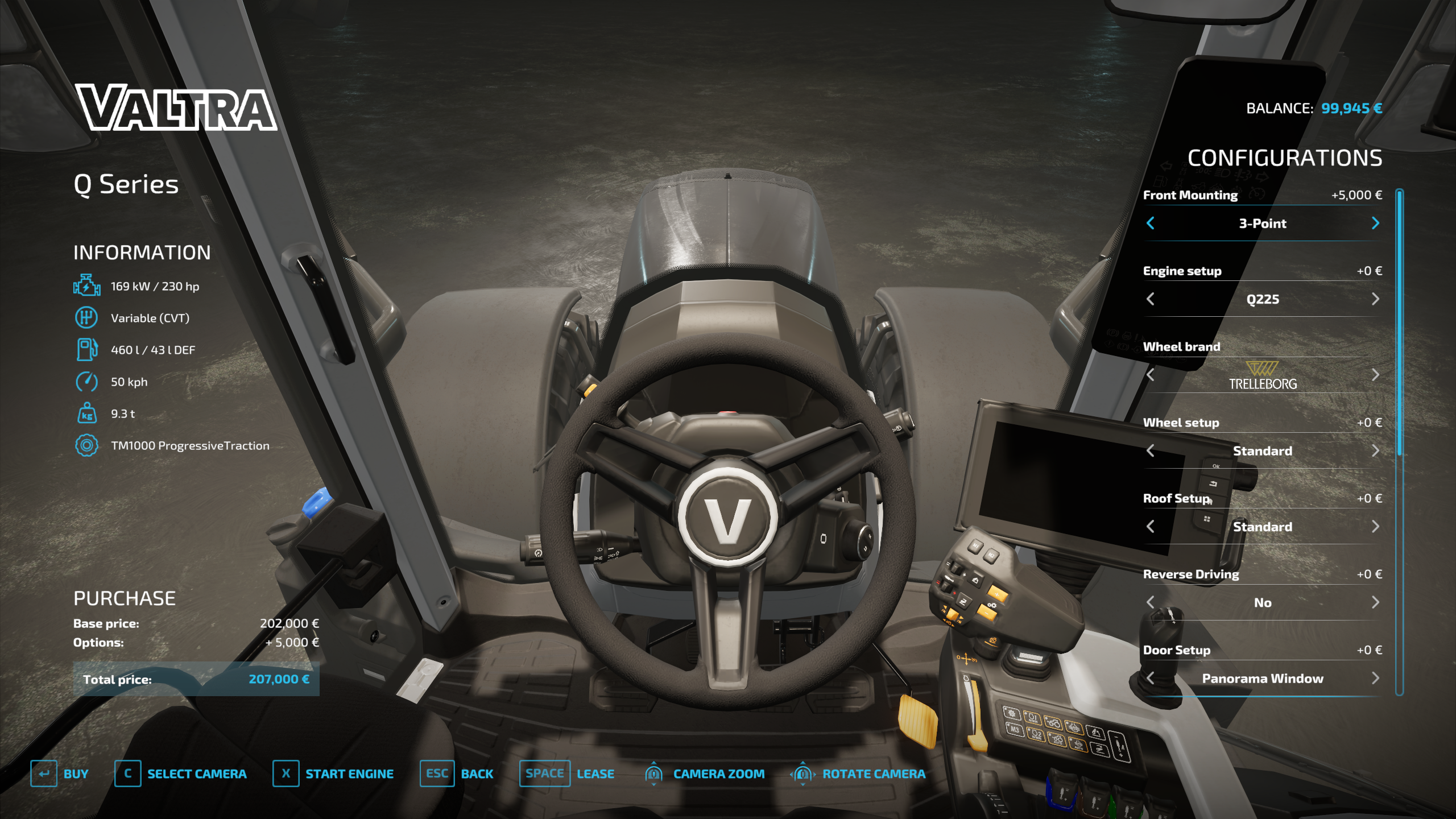Switch Front Mounting to next option

click(1375, 223)
